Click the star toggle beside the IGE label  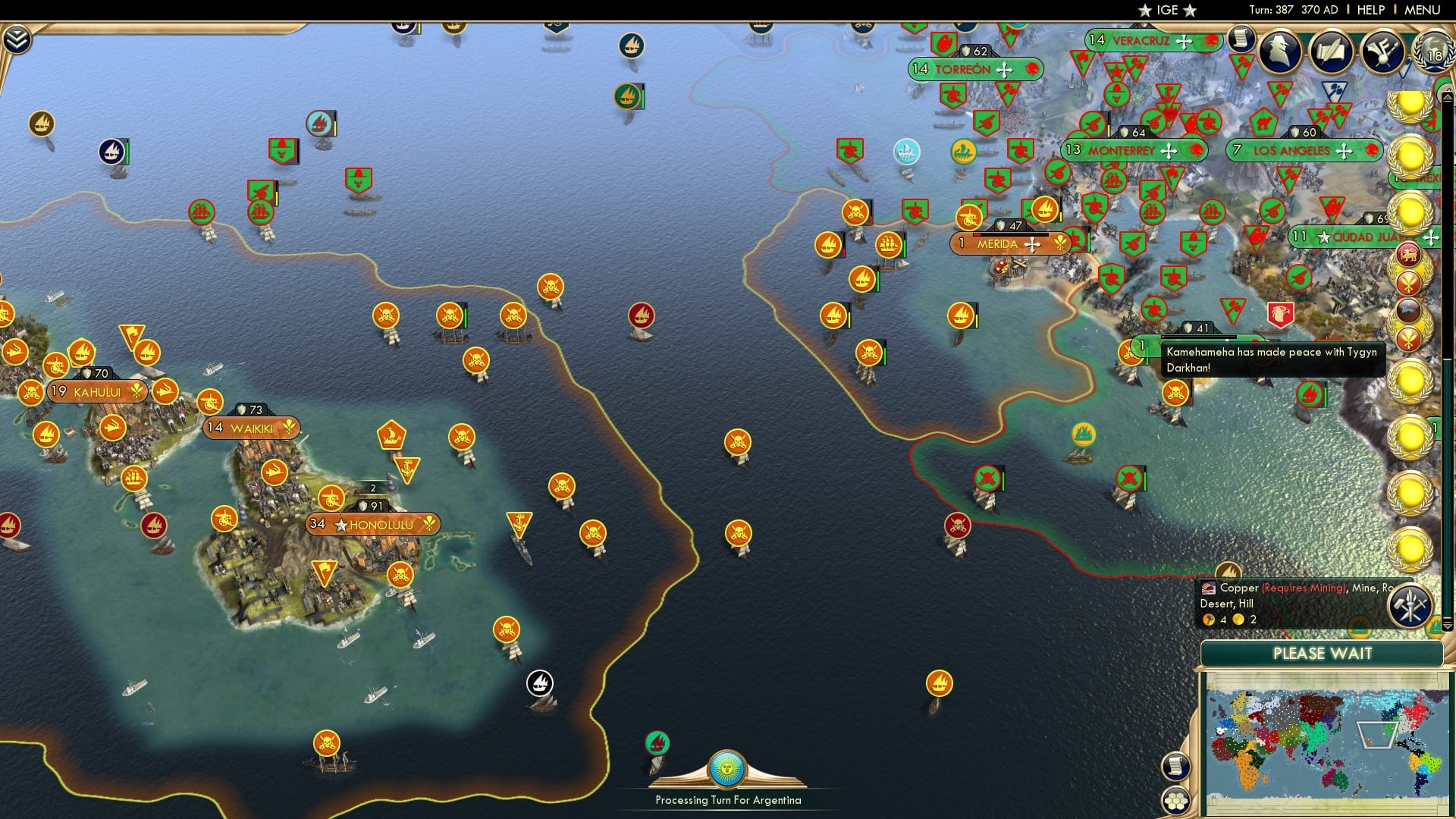tap(1145, 10)
